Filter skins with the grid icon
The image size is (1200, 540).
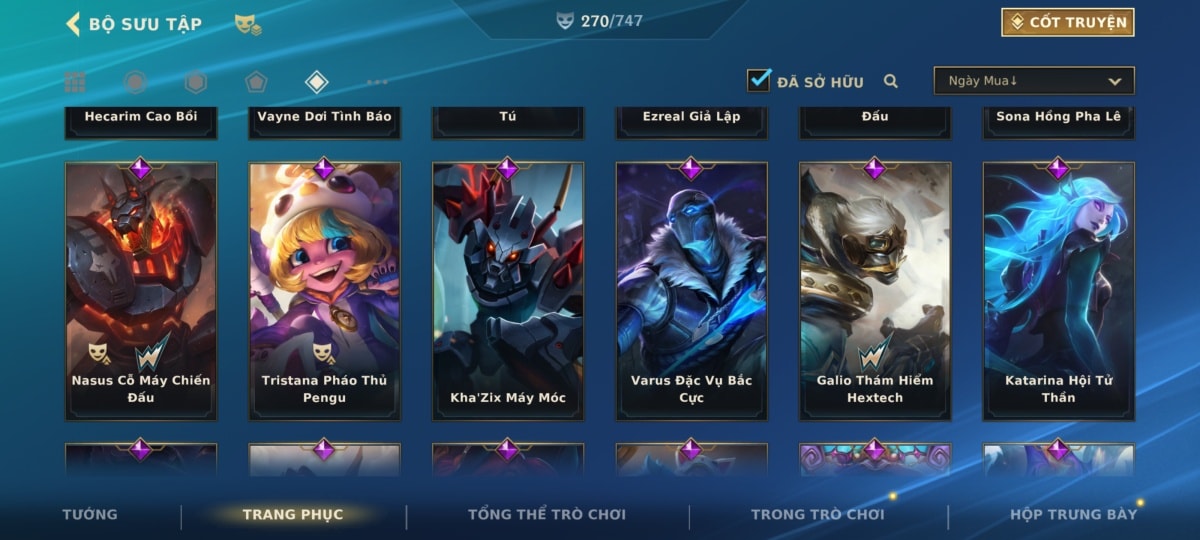point(75,82)
